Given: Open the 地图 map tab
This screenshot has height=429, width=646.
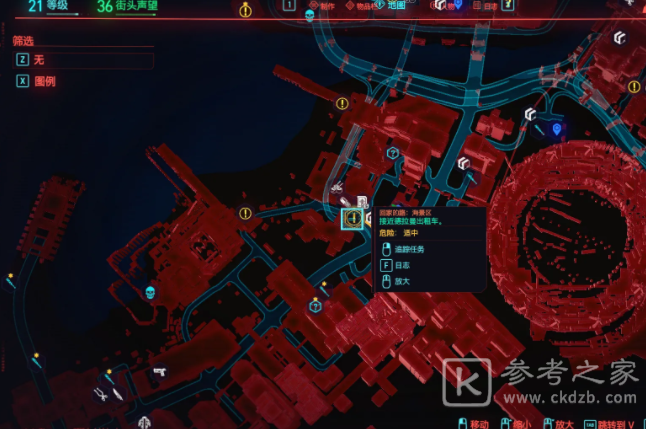Looking at the screenshot, I should coord(397,6).
